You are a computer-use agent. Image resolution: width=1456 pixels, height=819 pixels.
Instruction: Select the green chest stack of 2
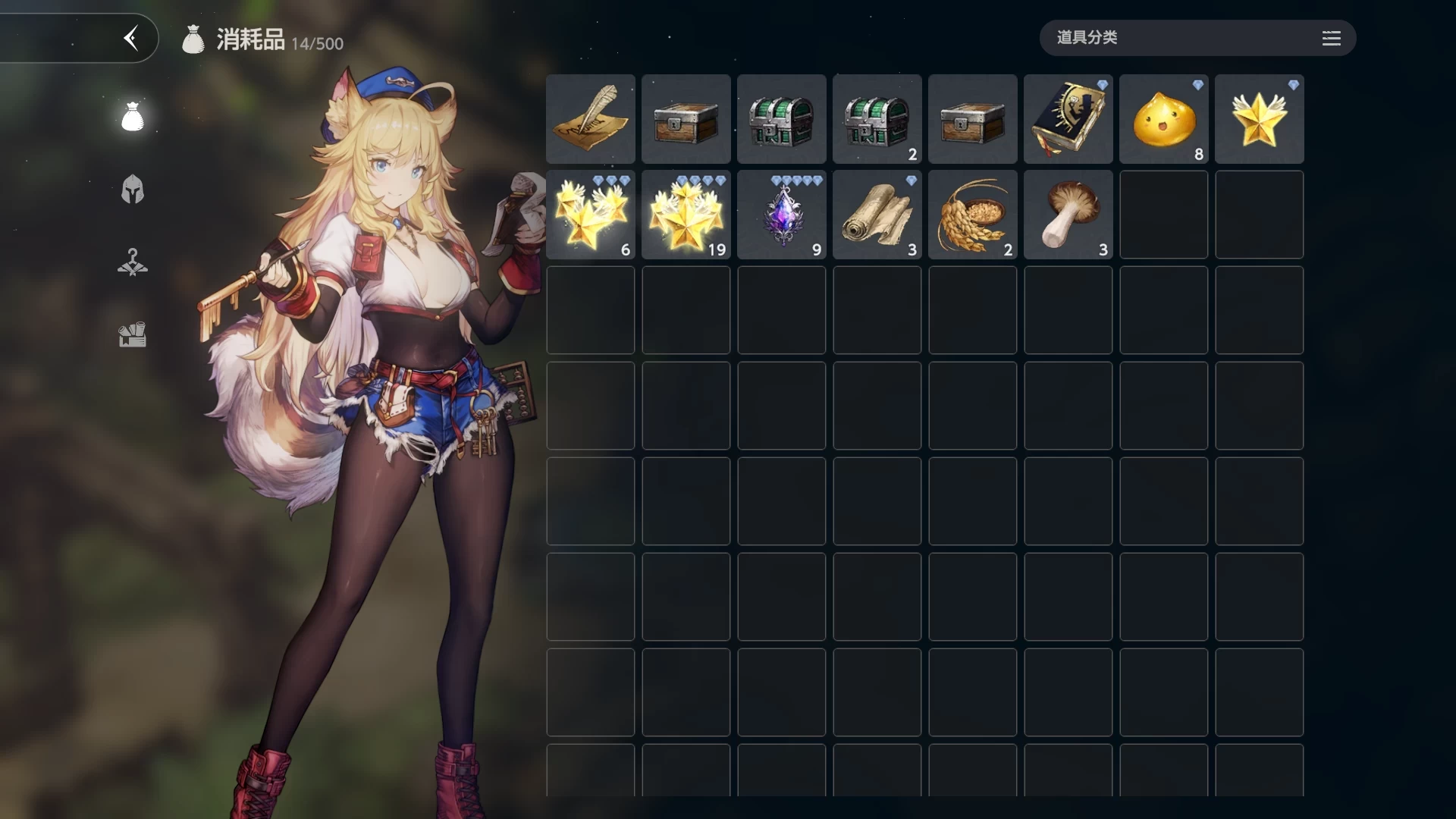[x=877, y=119]
